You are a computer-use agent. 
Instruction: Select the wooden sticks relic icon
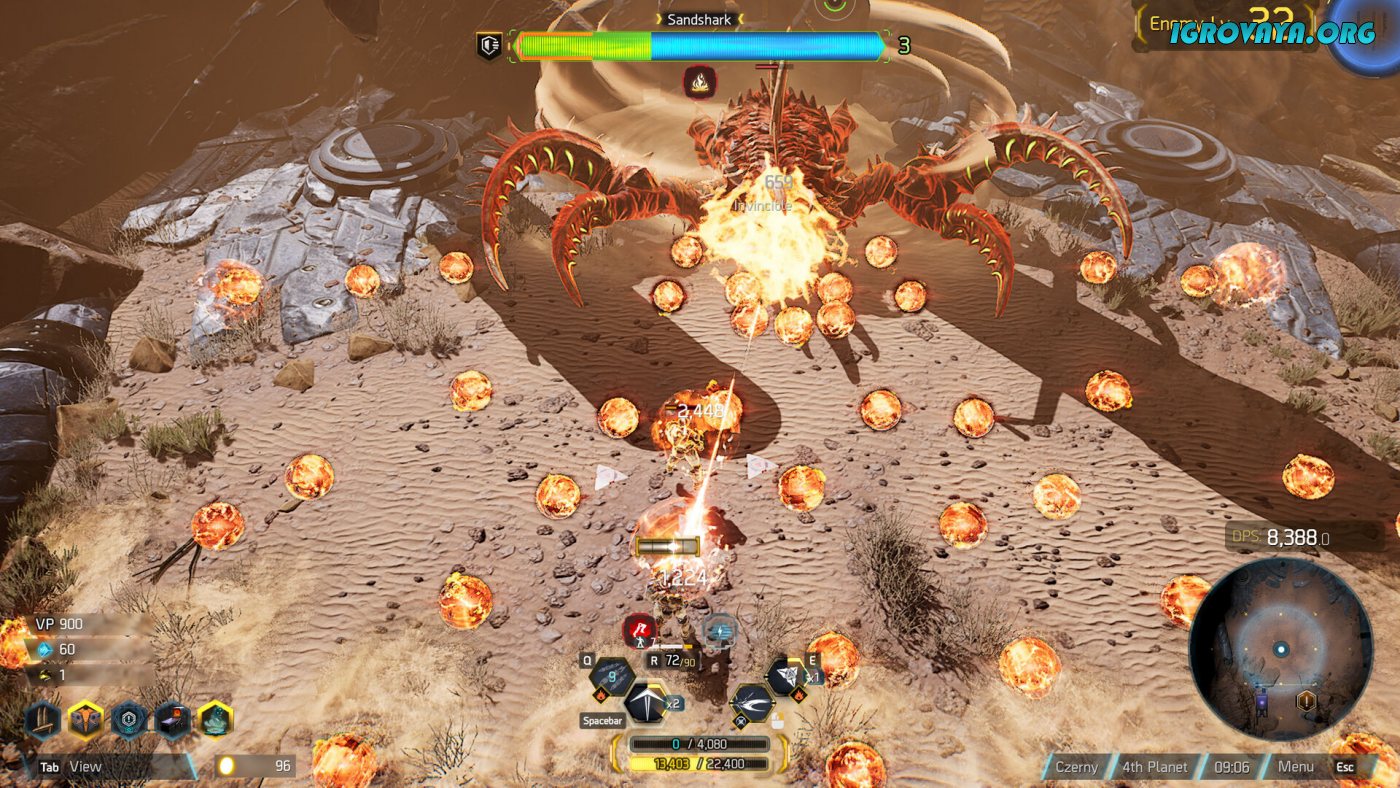coord(43,719)
